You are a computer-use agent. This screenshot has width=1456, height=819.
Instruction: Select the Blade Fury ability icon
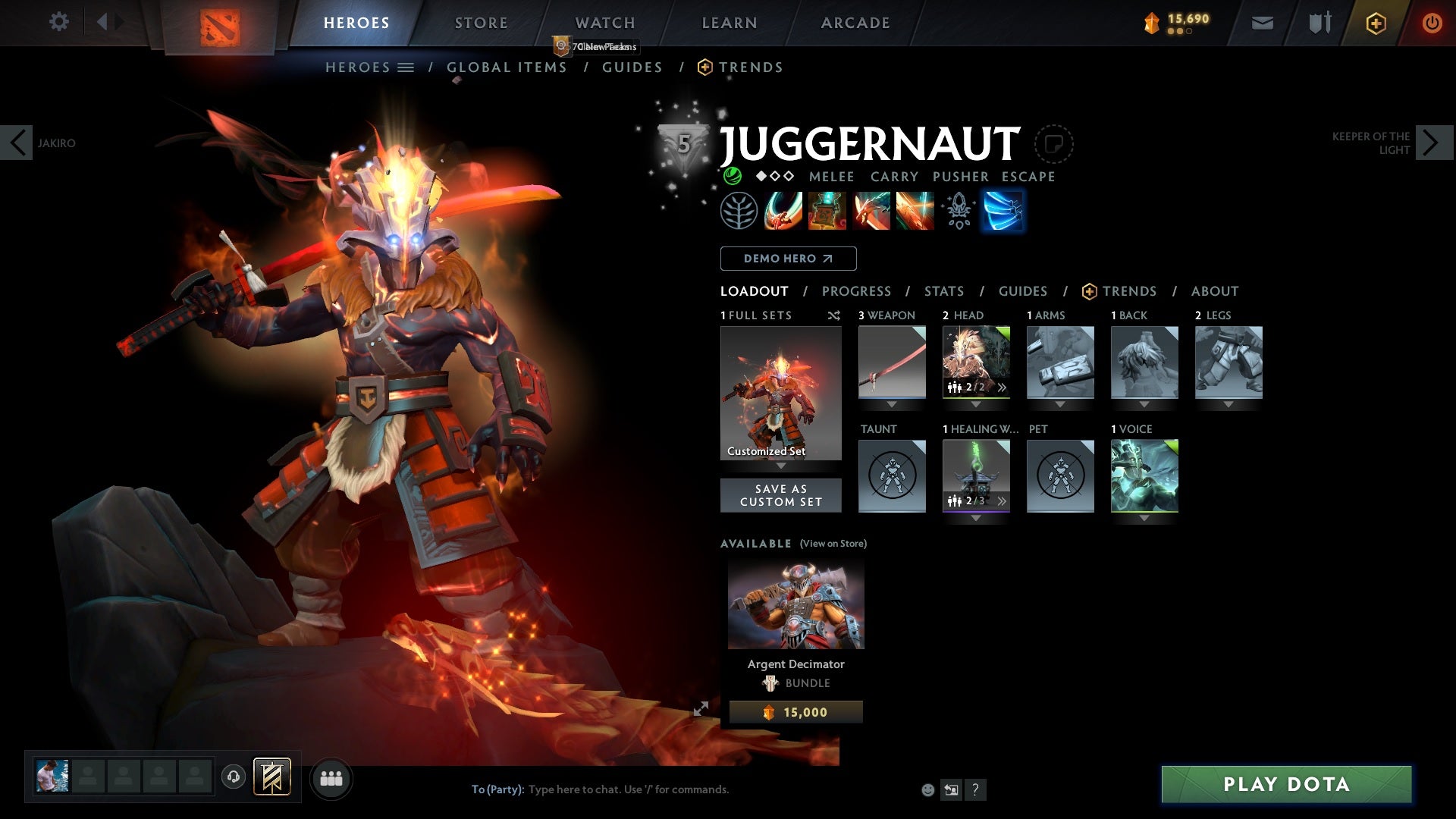click(783, 211)
